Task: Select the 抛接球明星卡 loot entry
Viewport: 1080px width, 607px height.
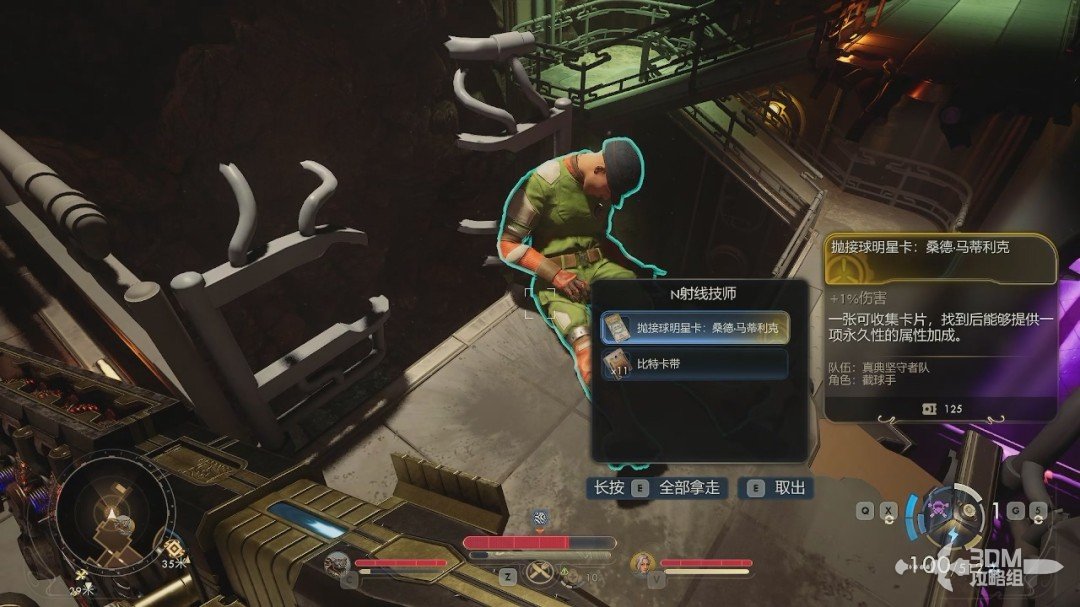Action: (x=694, y=327)
